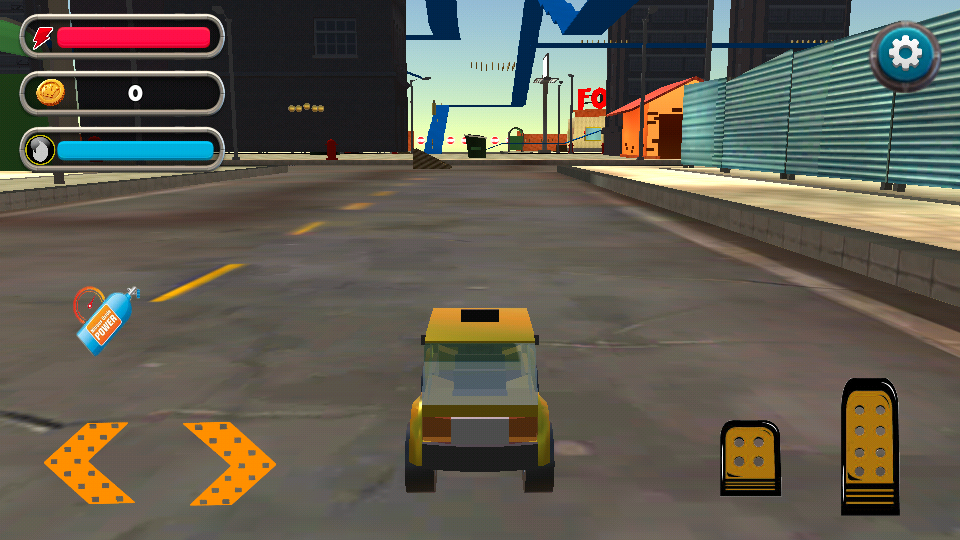Open settings with the gear icon

point(905,55)
